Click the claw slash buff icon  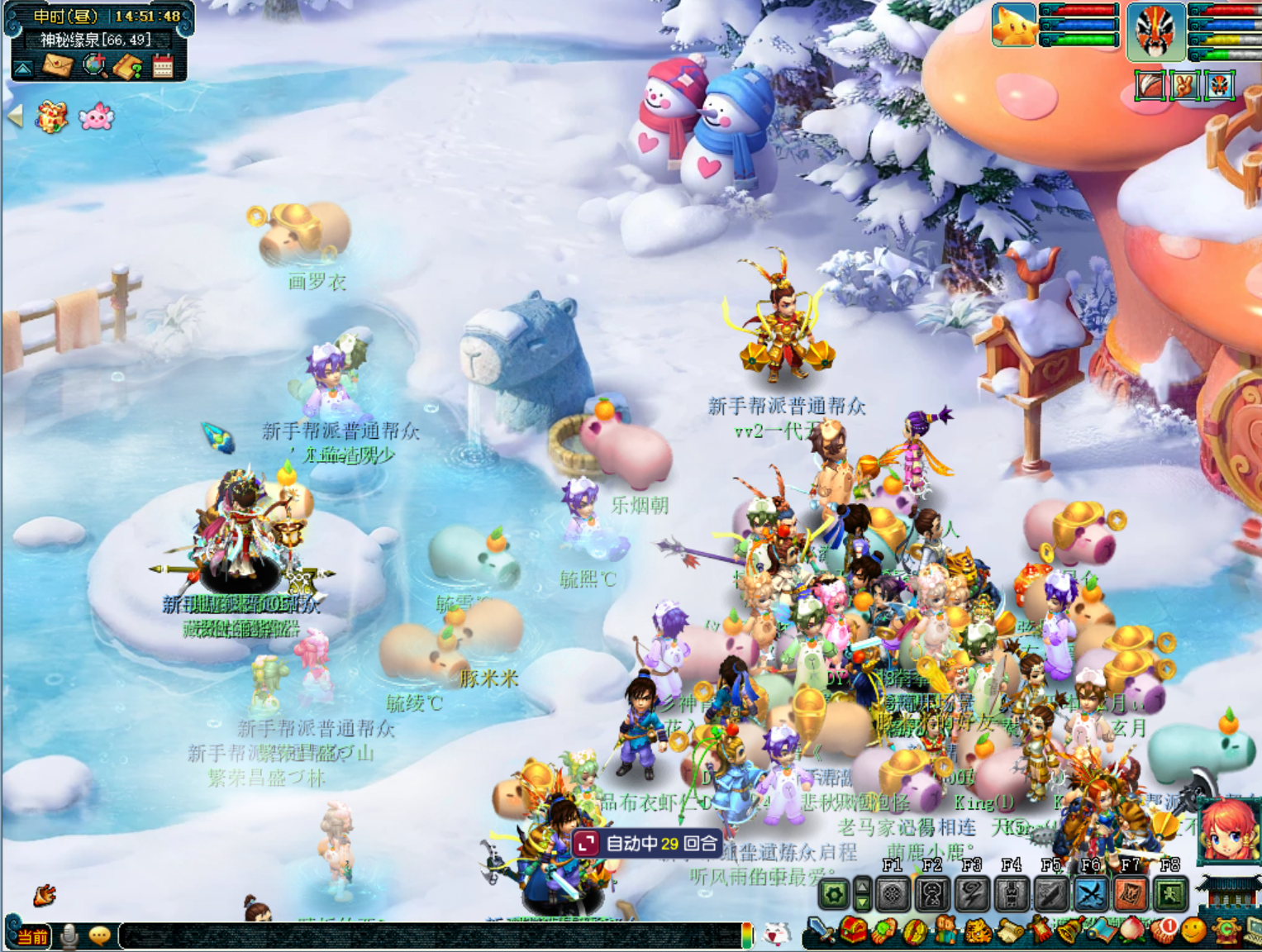1150,85
